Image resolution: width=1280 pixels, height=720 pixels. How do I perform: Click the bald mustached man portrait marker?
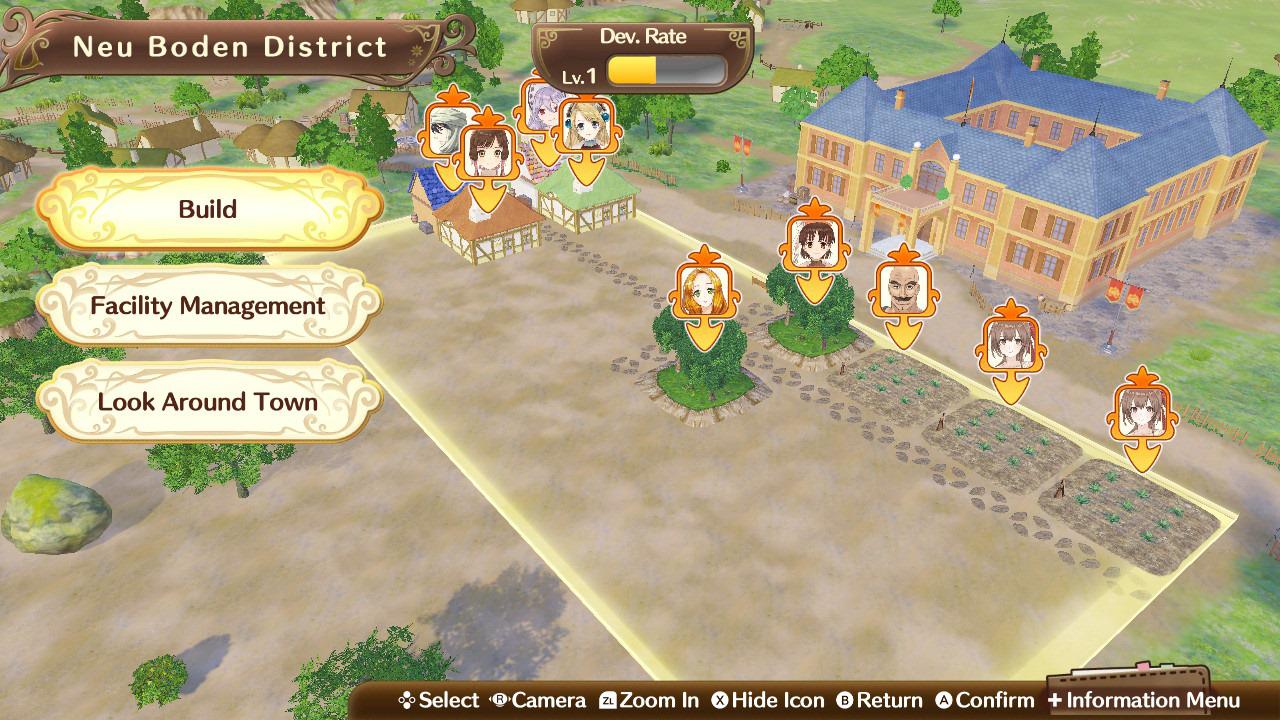[x=903, y=290]
